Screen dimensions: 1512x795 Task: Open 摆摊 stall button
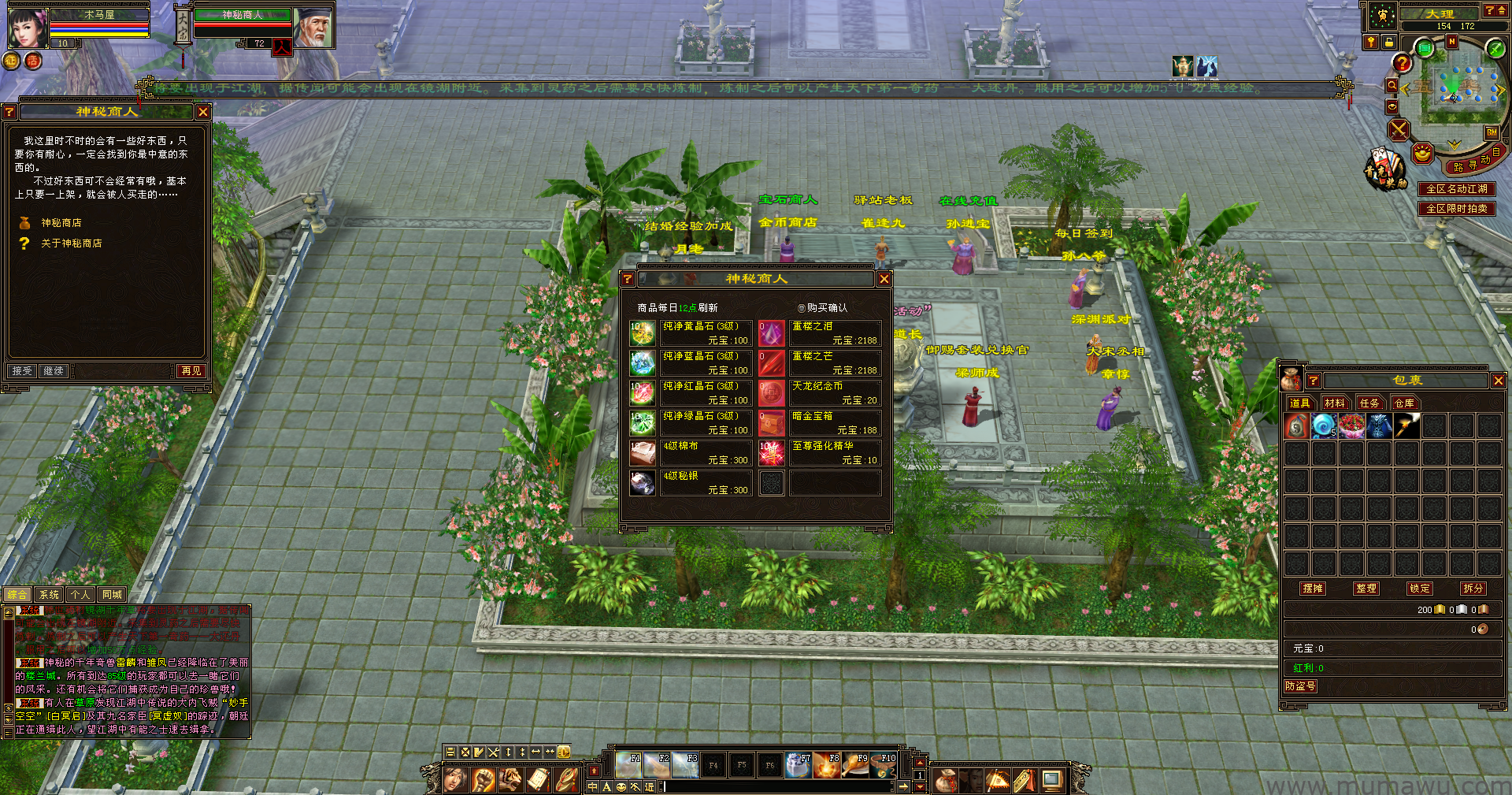(1313, 589)
